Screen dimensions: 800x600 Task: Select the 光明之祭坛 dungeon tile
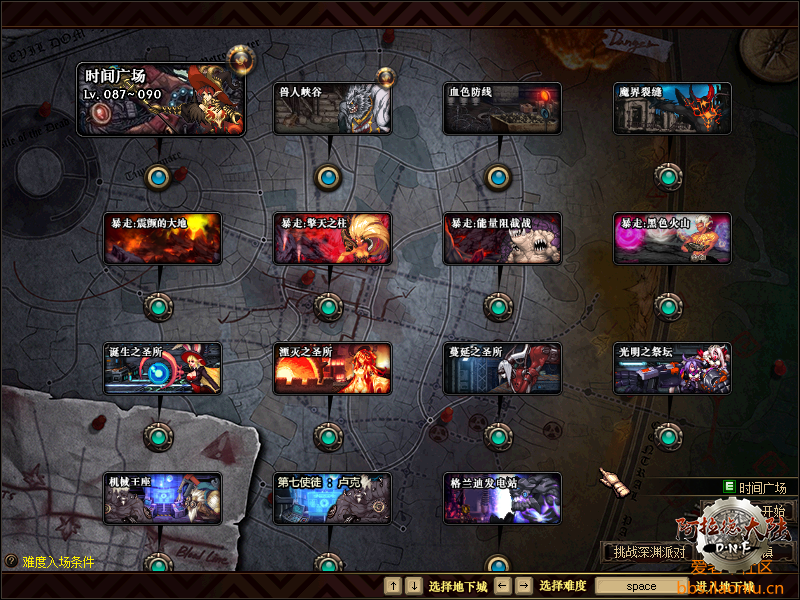[x=672, y=368]
